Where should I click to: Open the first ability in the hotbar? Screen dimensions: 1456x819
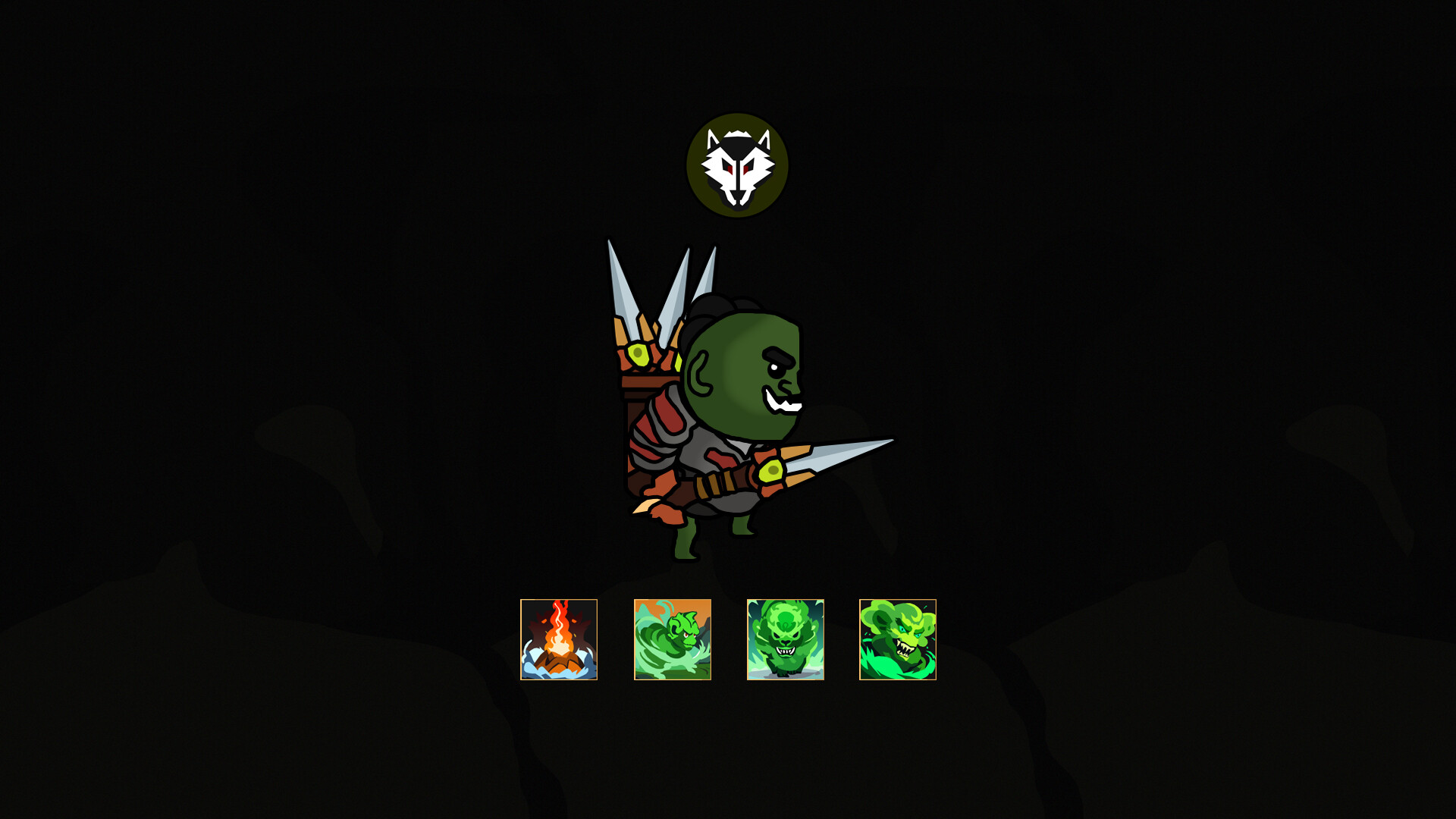click(559, 641)
